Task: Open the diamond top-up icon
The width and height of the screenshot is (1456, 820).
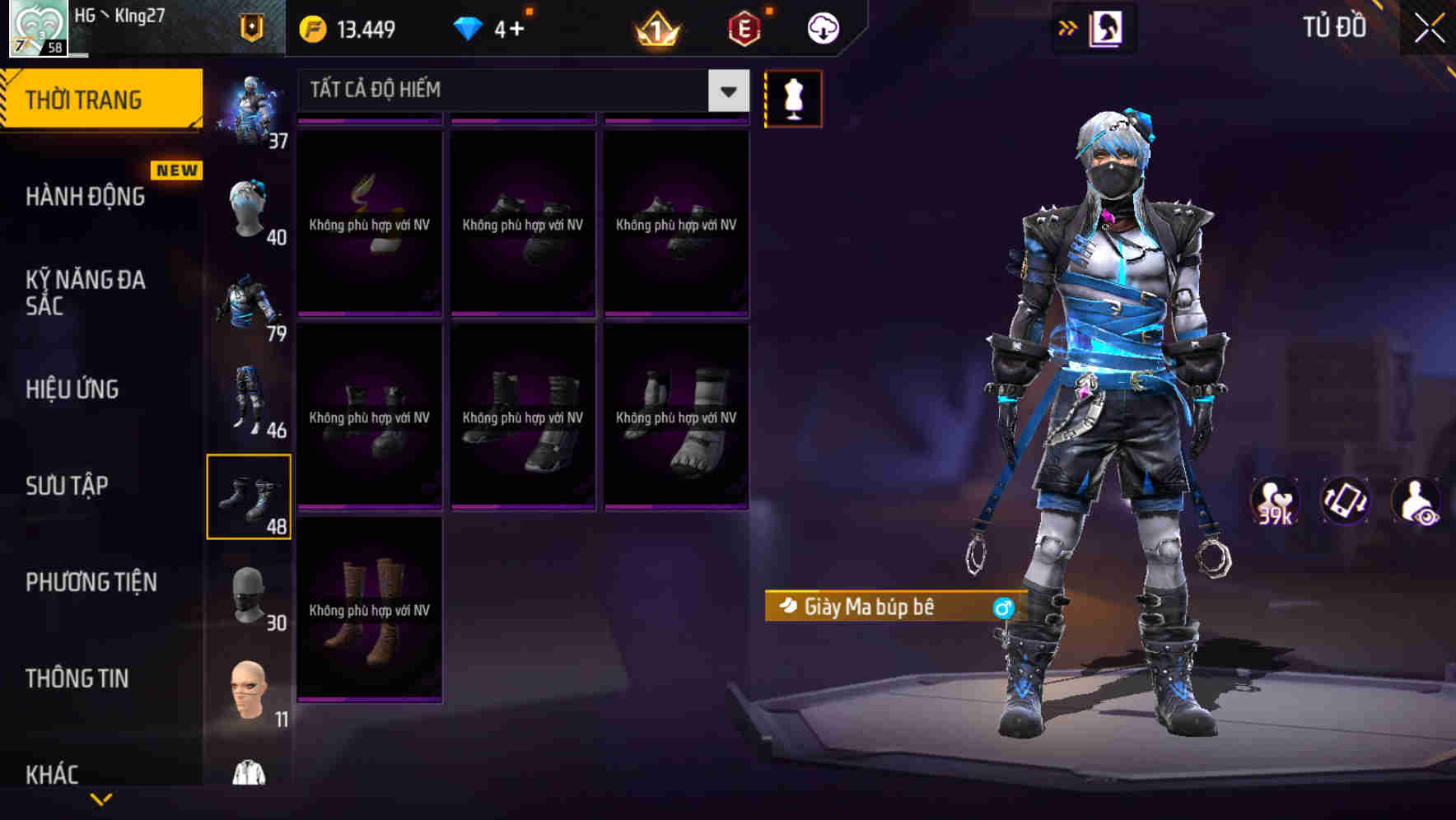Action: coord(469,27)
